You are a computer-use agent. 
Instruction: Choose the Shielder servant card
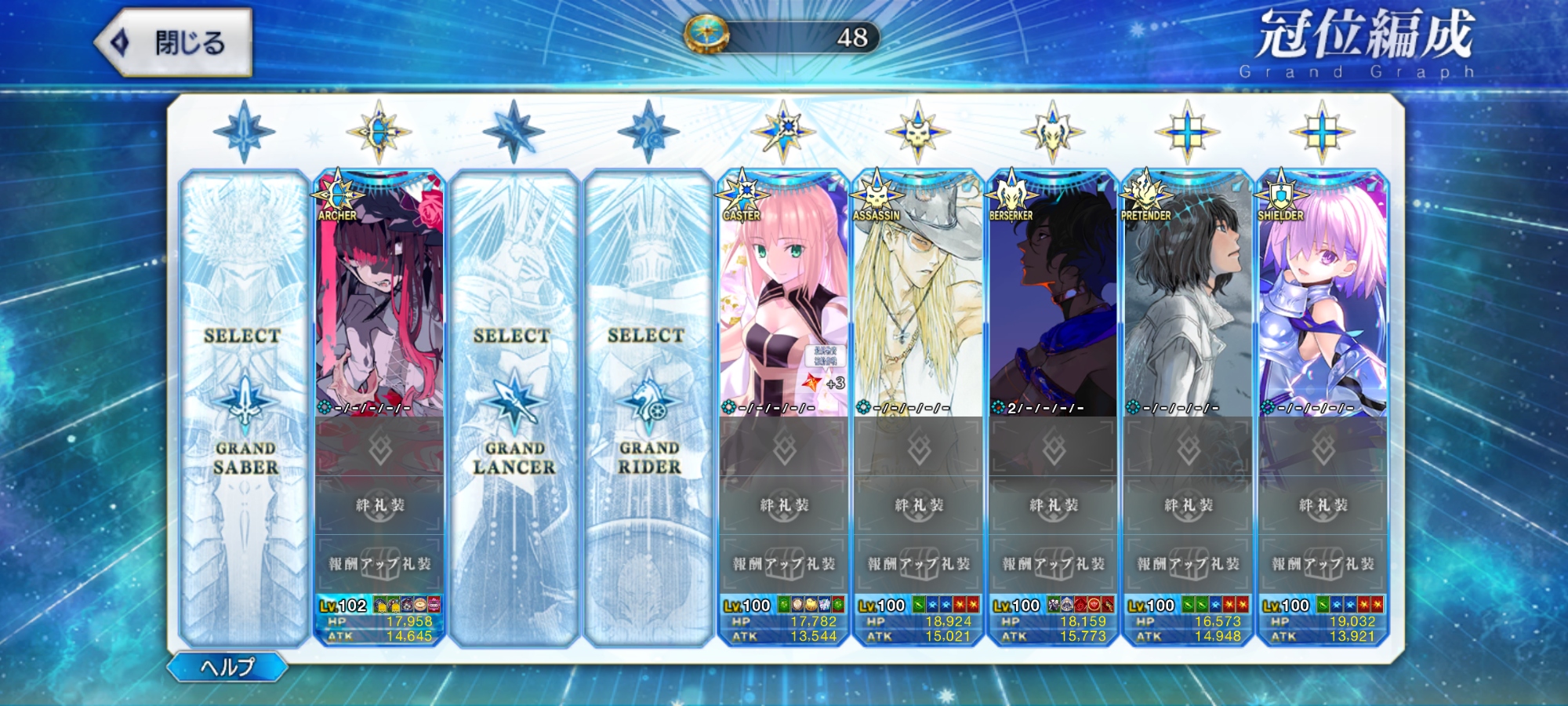click(x=1323, y=298)
